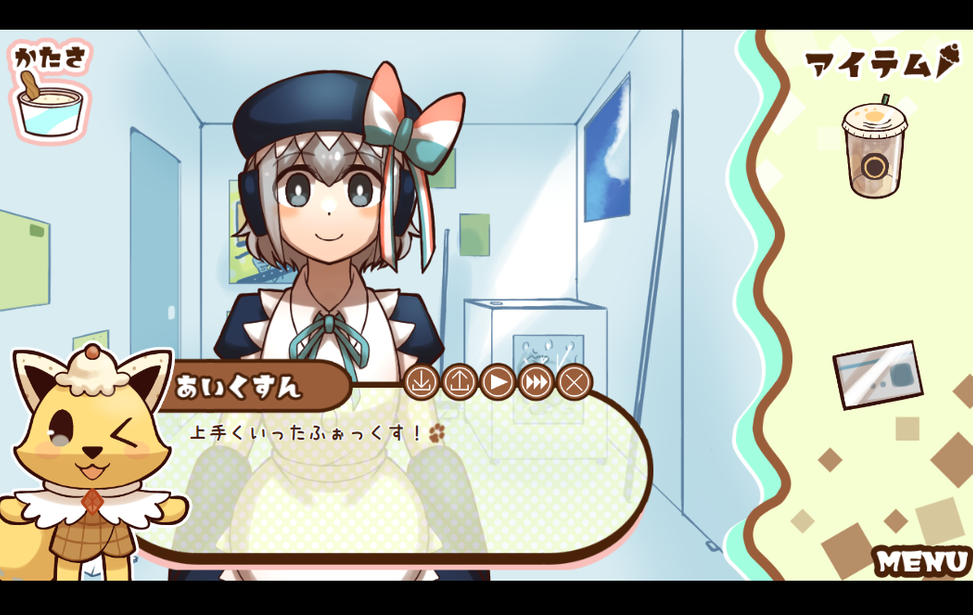Skip dialogue with the triple-arrow button
The height and width of the screenshot is (615, 973).
point(536,382)
